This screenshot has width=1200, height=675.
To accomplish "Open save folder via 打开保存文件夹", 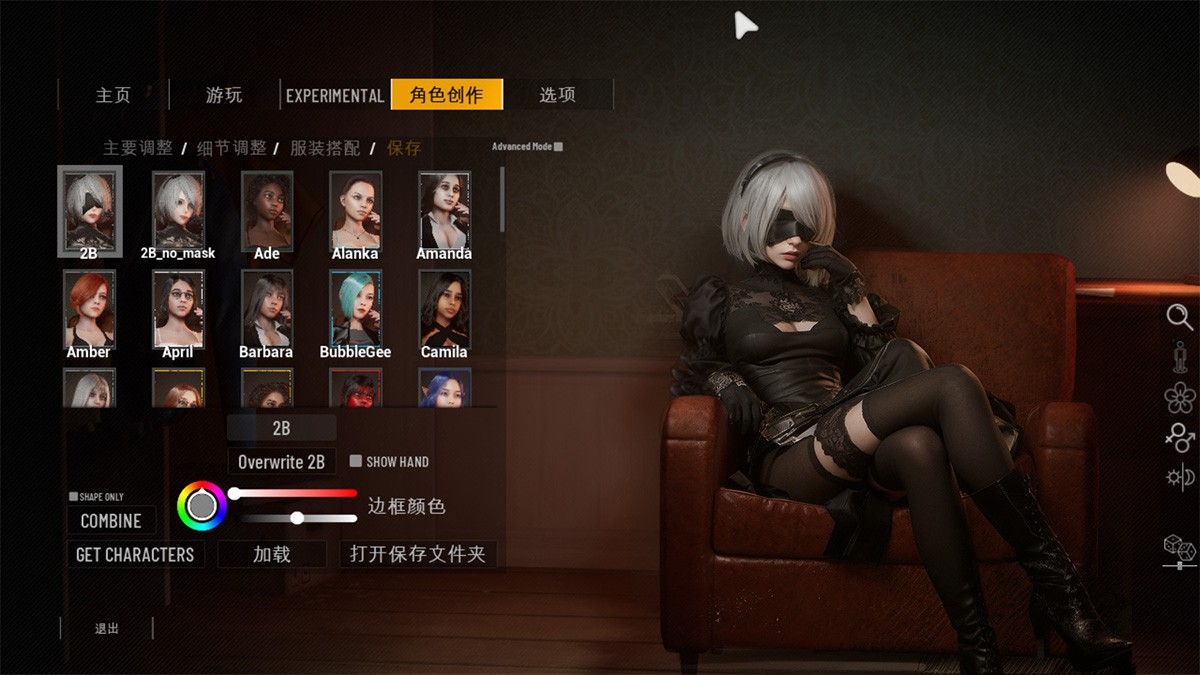I will pyautogui.click(x=418, y=554).
